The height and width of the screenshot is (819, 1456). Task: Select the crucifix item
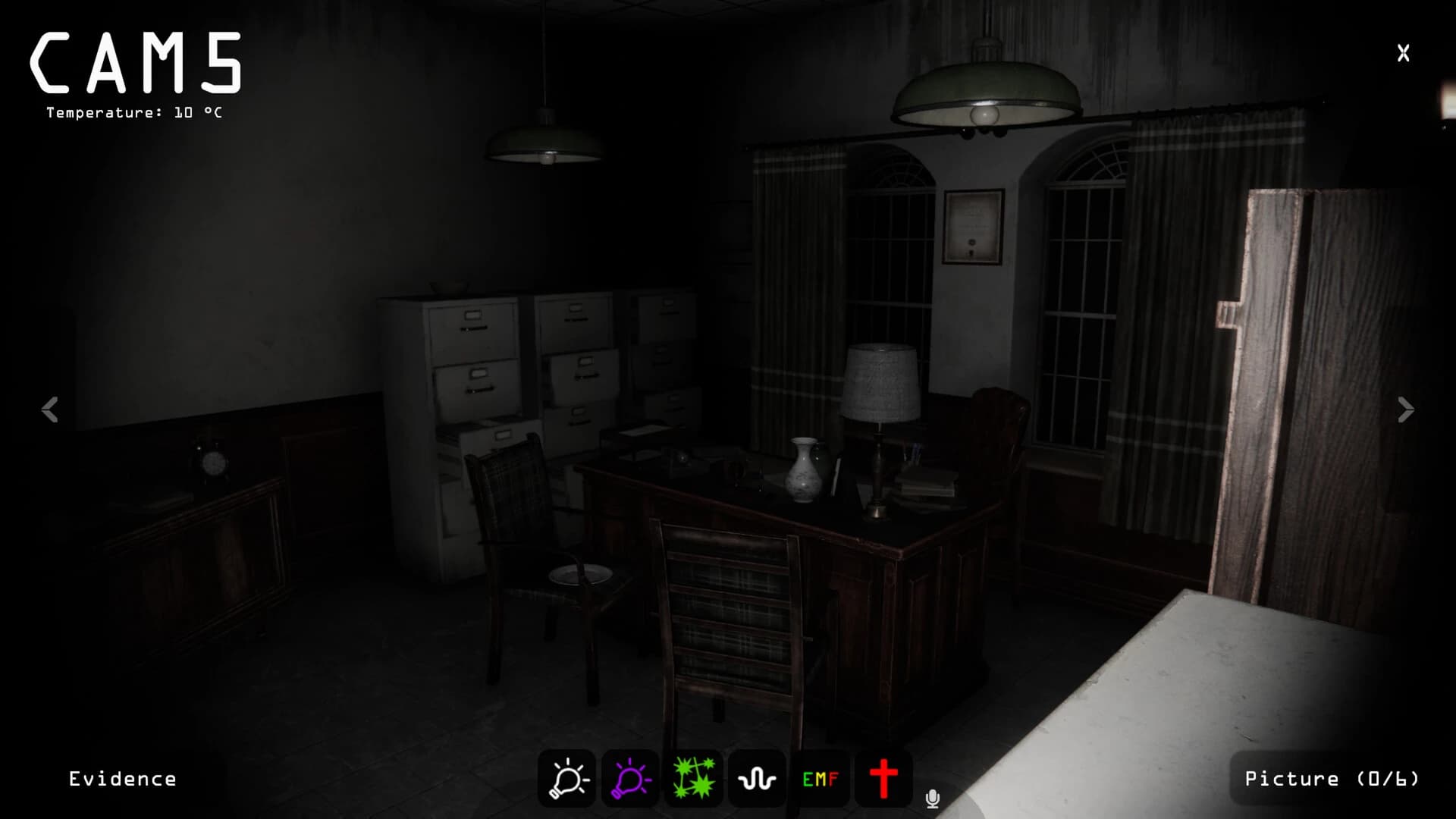pos(883,778)
